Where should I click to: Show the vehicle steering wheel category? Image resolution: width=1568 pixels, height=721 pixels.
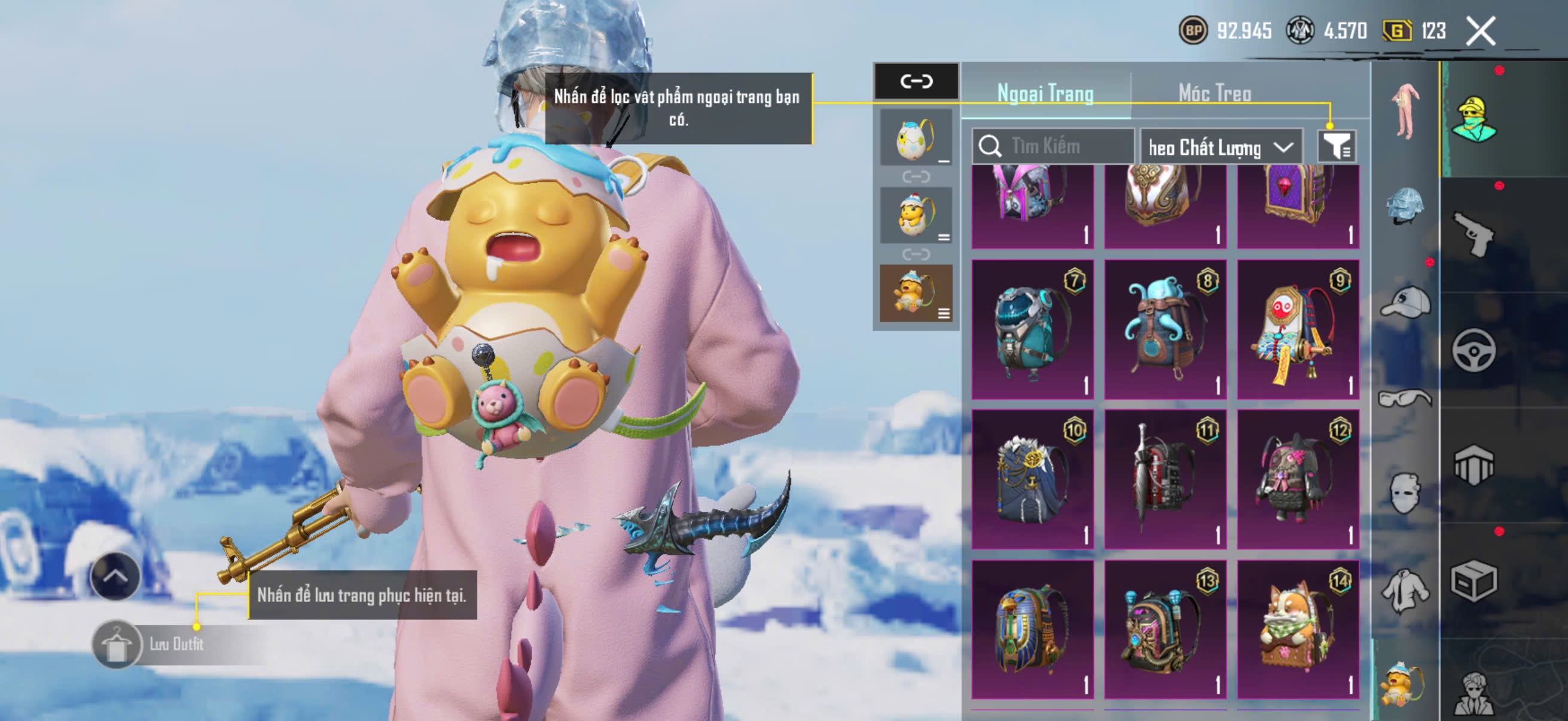tap(1473, 350)
